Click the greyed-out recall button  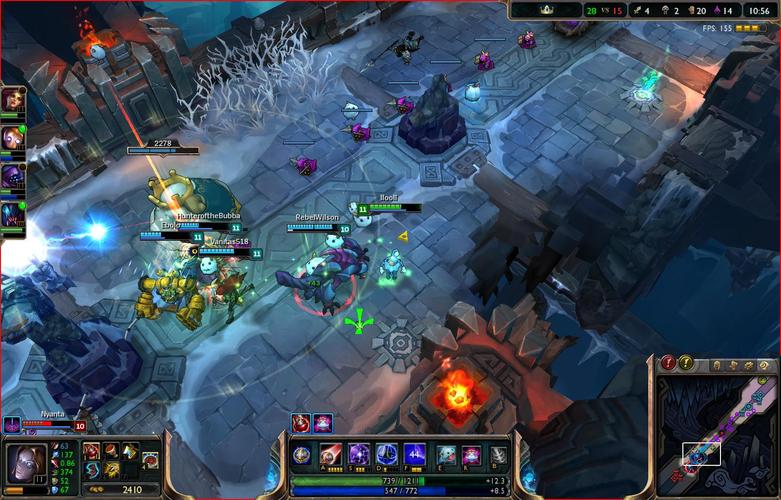tap(499, 455)
